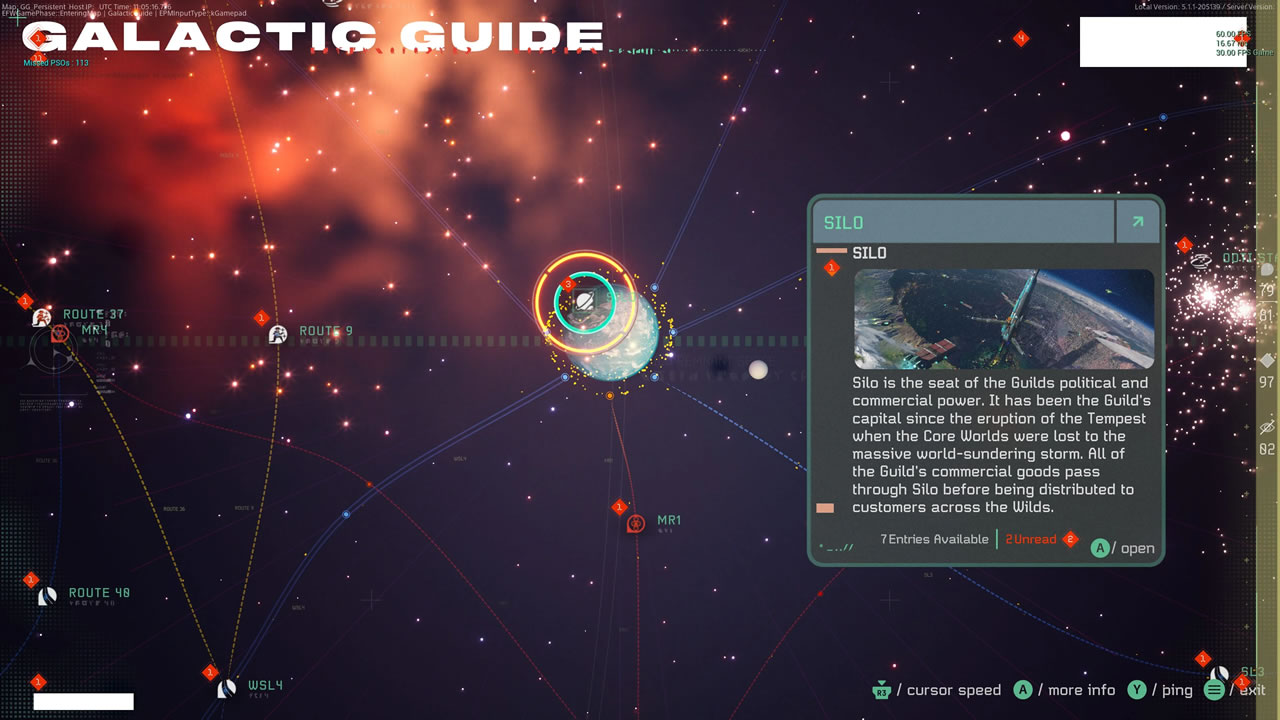Select the SL3 marker on the map

point(1219,675)
